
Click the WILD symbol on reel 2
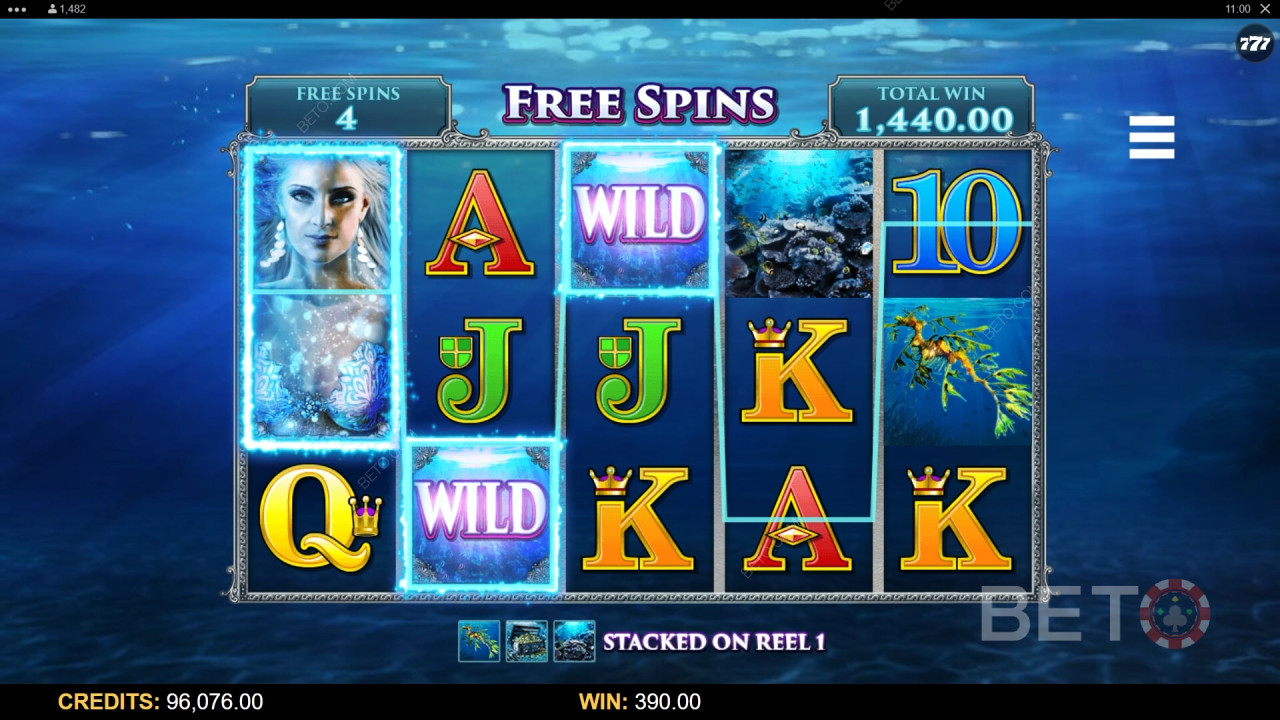(483, 513)
